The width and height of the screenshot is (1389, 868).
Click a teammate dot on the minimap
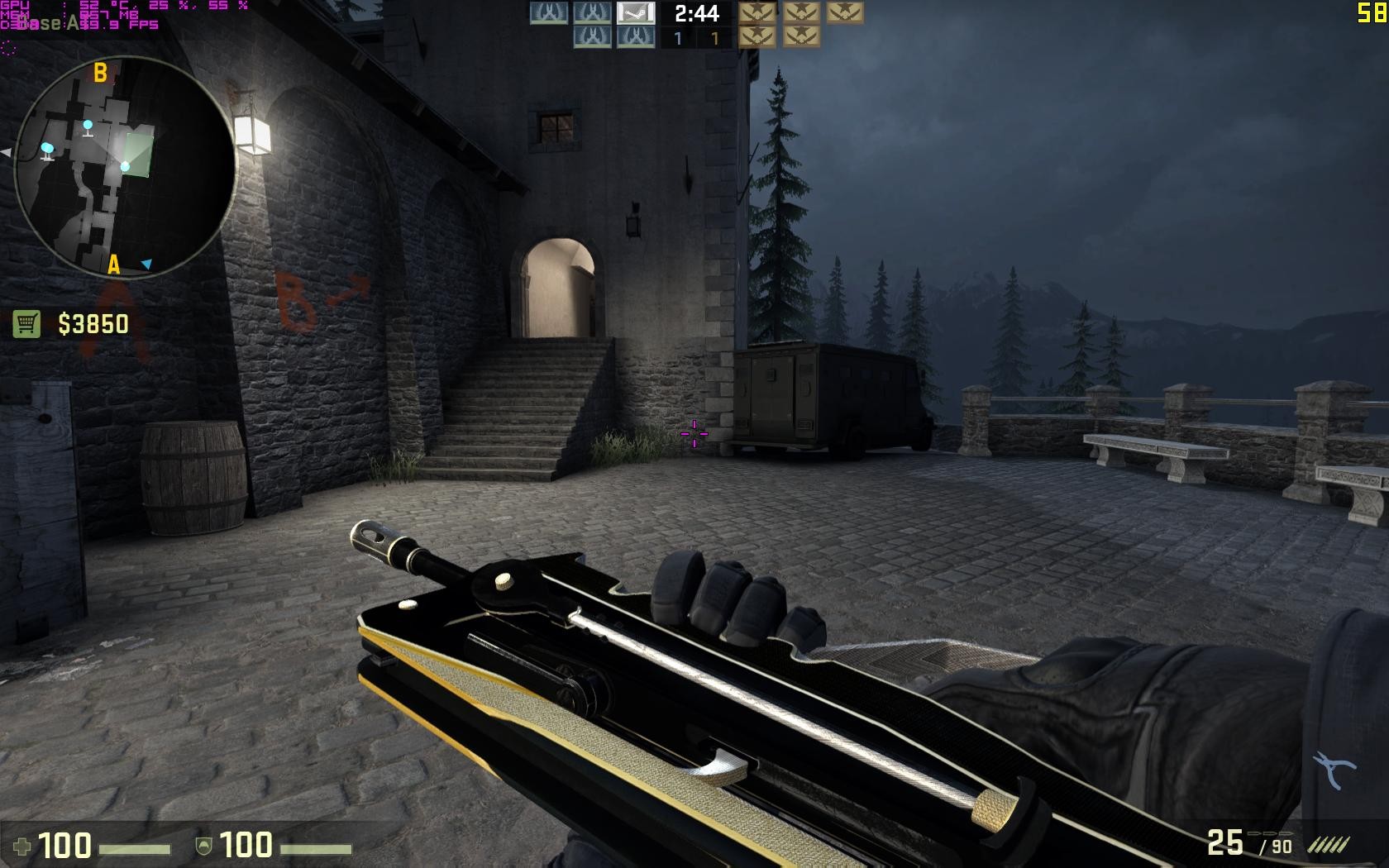point(88,125)
